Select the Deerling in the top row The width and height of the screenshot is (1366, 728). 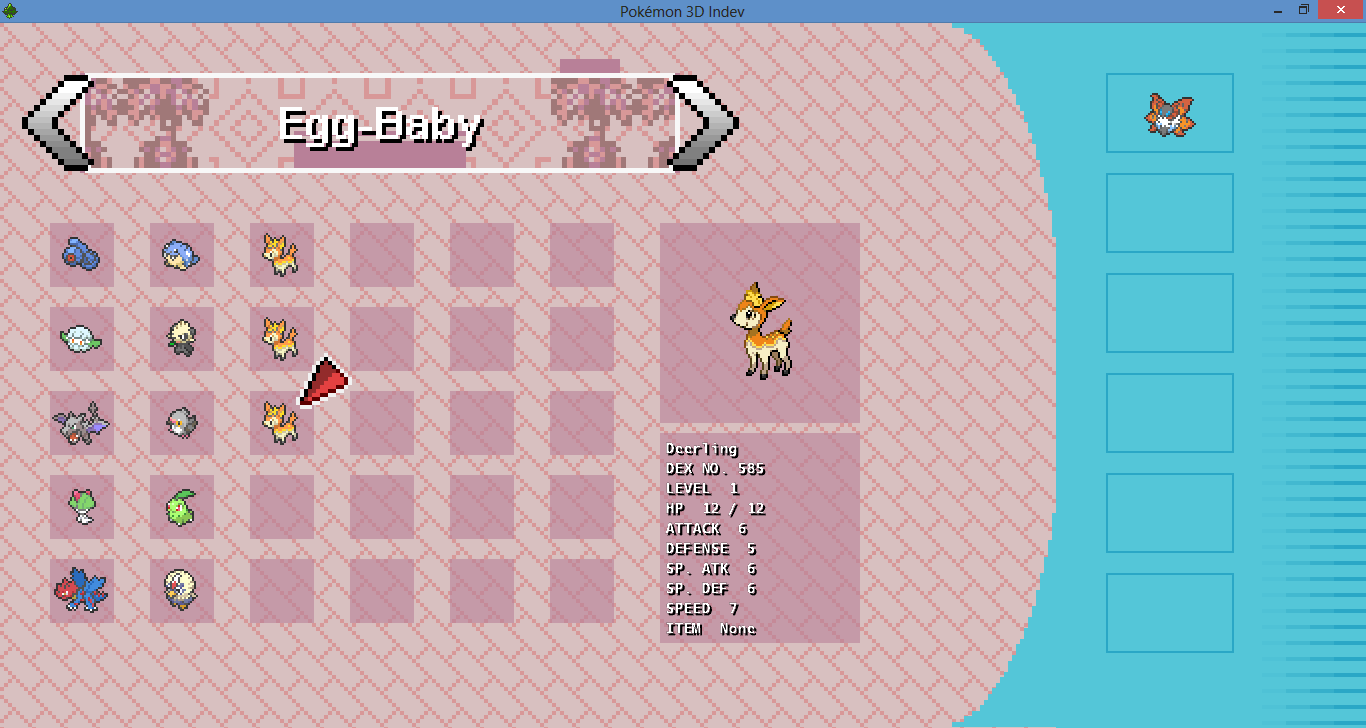pos(281,253)
